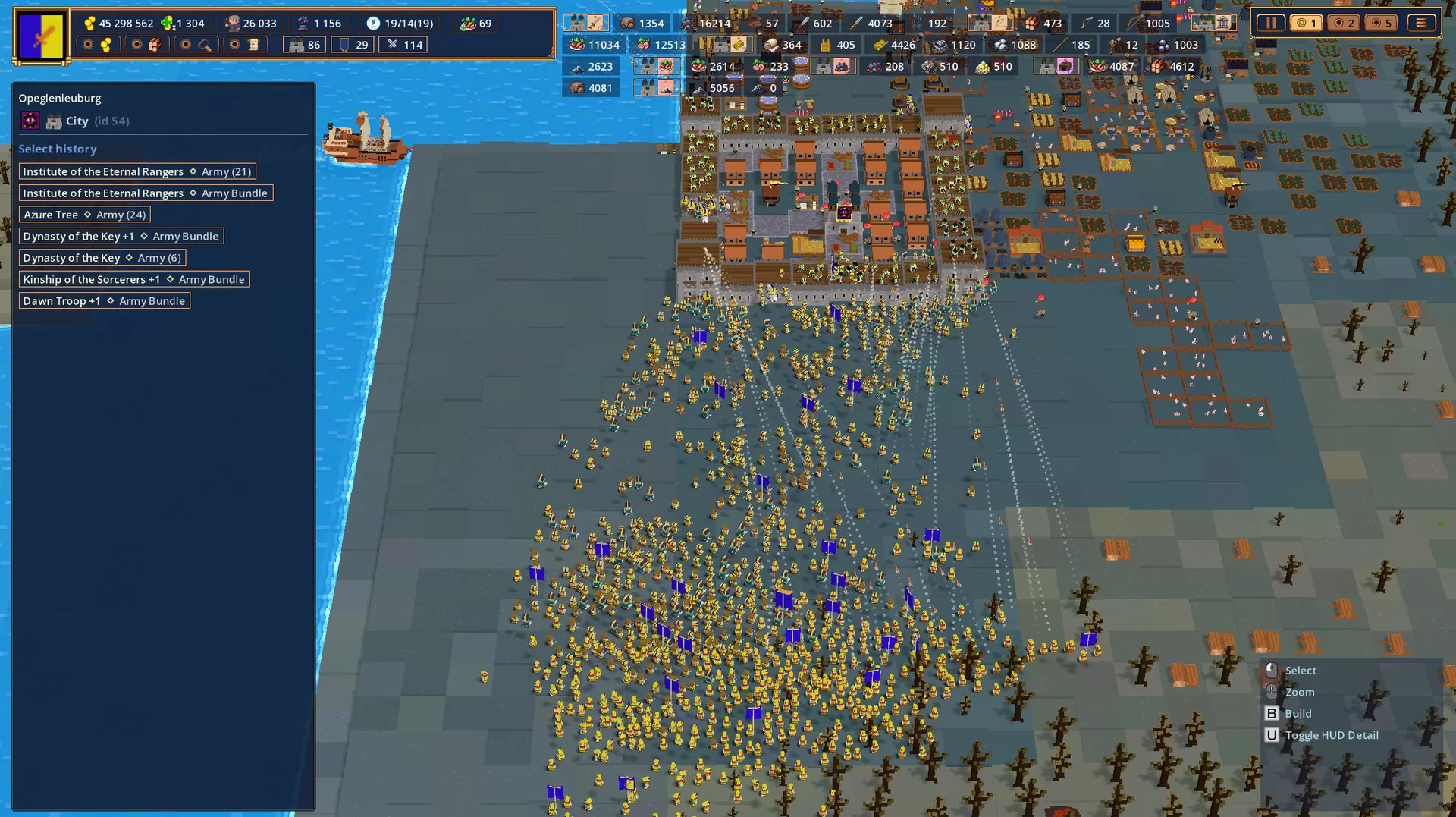Open Dynasty of the Key +1 Army Bundle
The image size is (1456, 817).
pyautogui.click(x=121, y=236)
